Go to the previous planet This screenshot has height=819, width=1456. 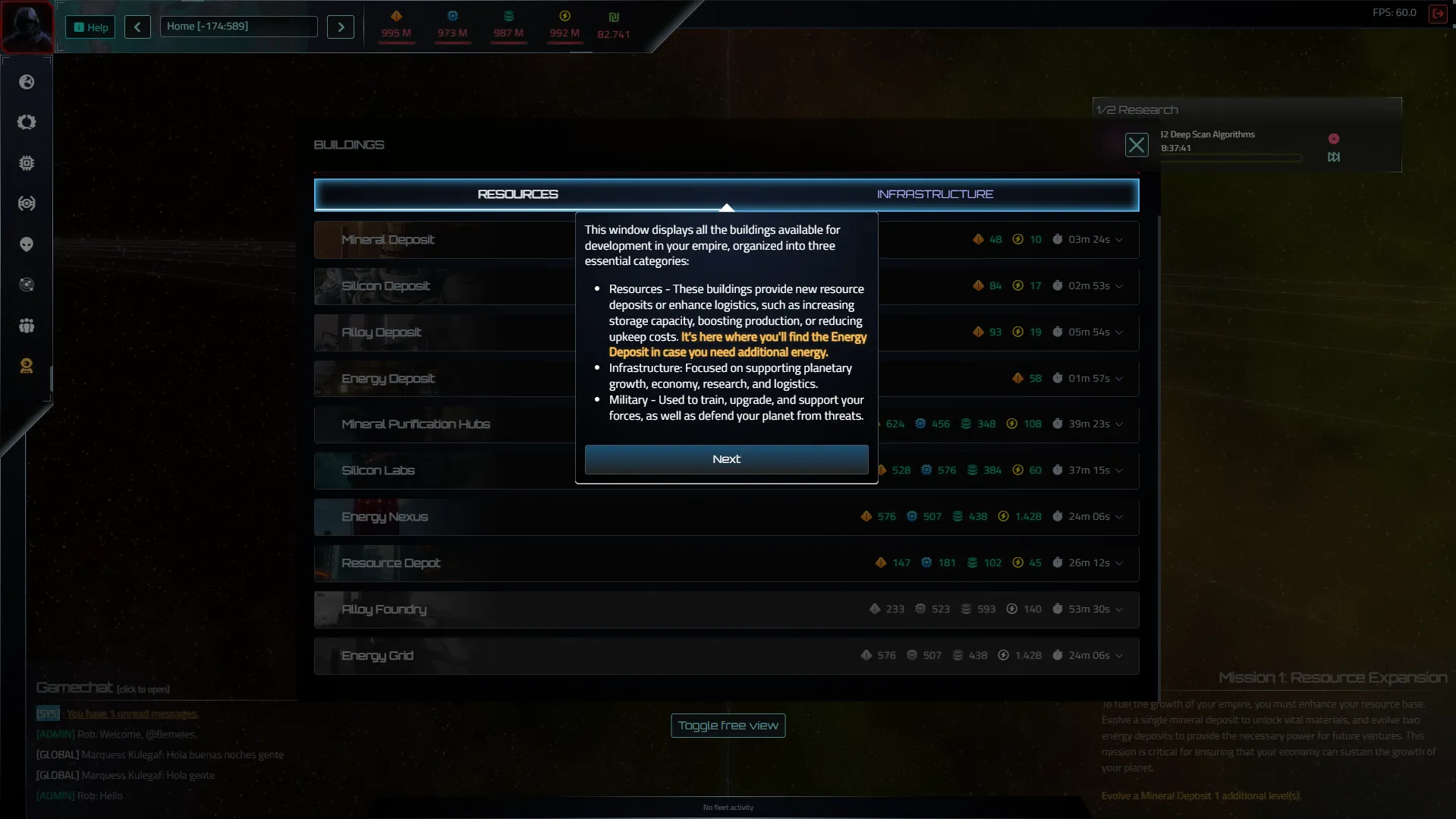[x=137, y=27]
